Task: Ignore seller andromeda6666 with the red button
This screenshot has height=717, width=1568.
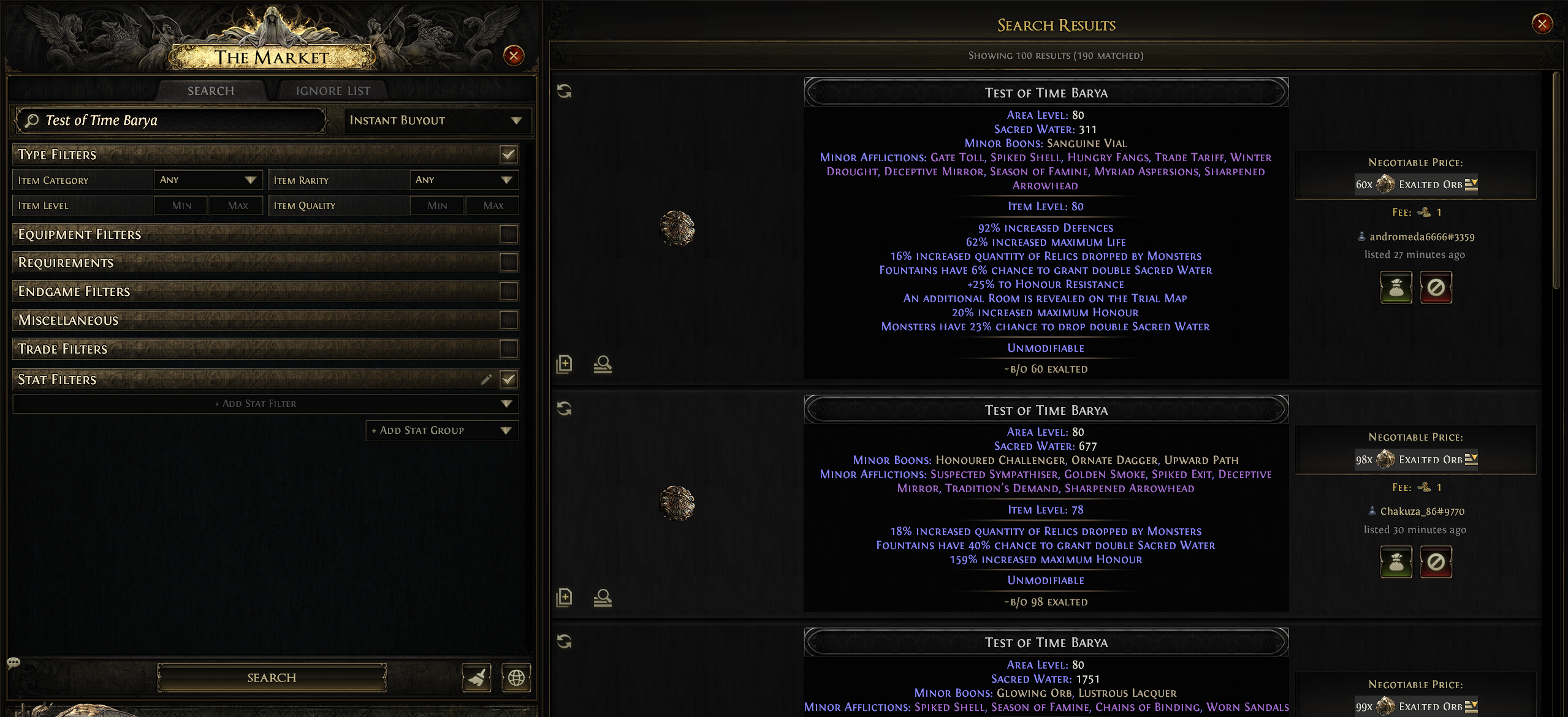Action: click(1436, 287)
